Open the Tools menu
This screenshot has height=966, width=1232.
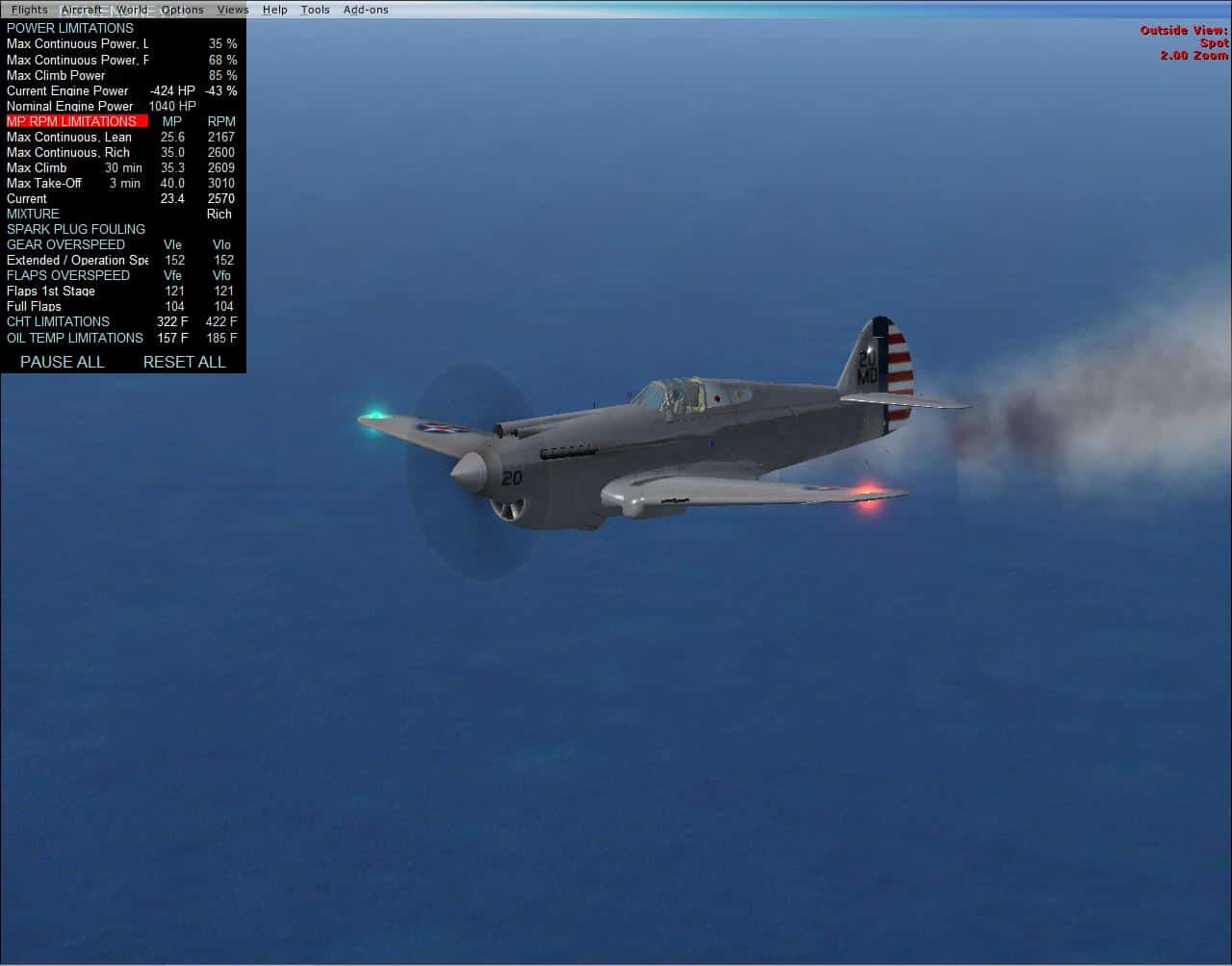pyautogui.click(x=315, y=10)
